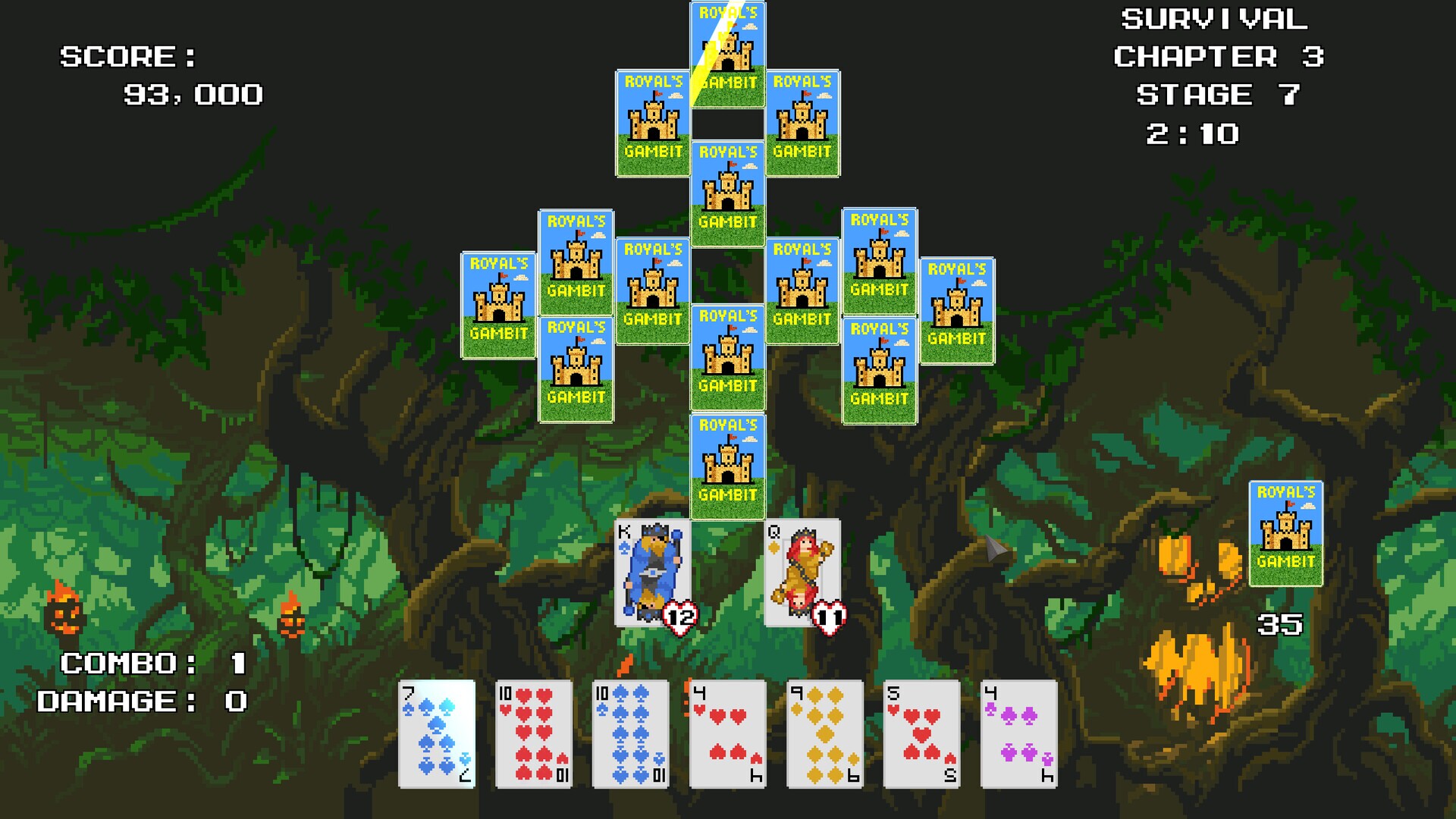Select the rightmost face-down card in the pyramid
Viewport: 1456px width, 819px height.
957,311
